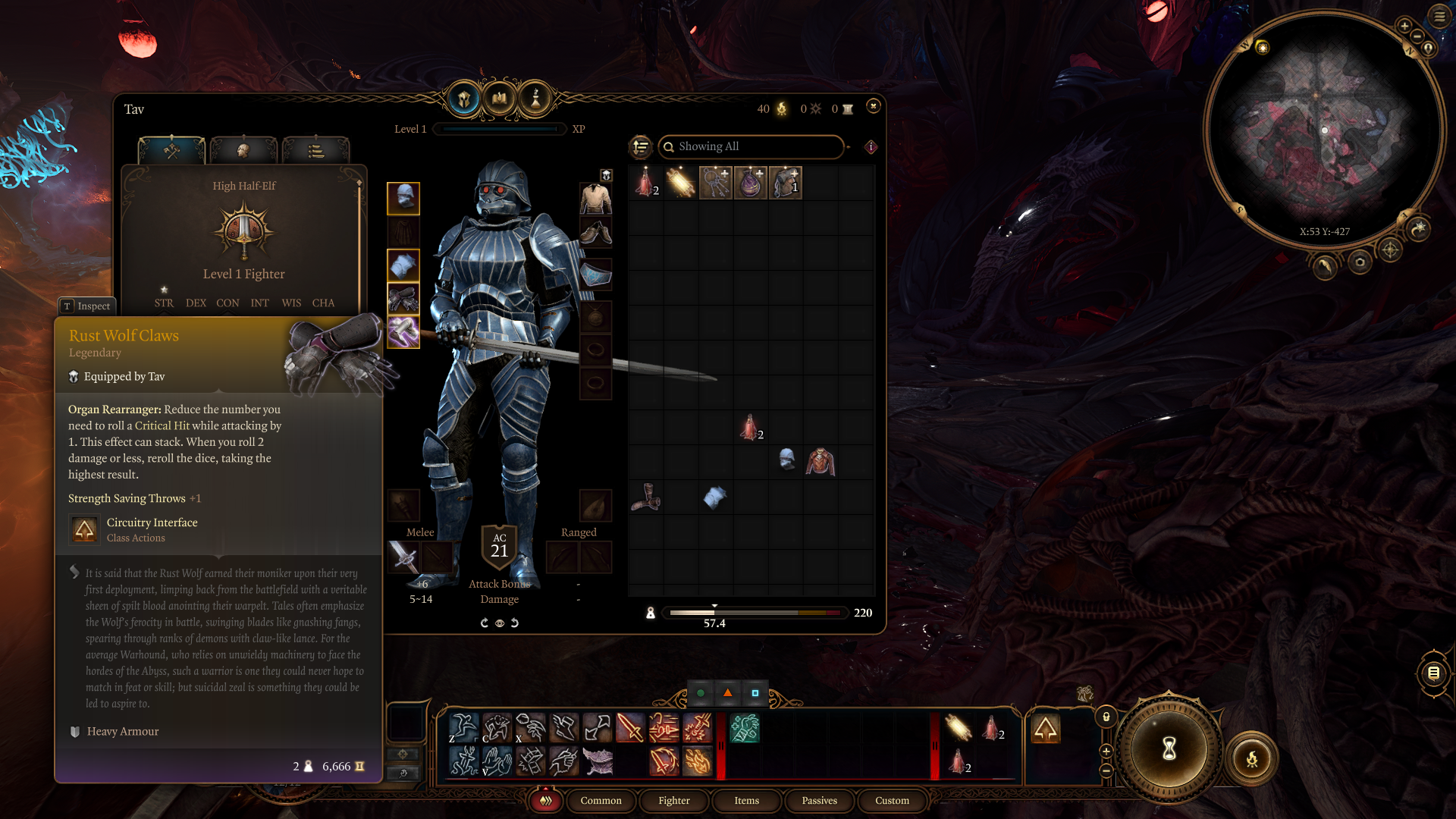Screen dimensions: 1456x819
Task: Close the character inventory panel
Action: point(874,106)
